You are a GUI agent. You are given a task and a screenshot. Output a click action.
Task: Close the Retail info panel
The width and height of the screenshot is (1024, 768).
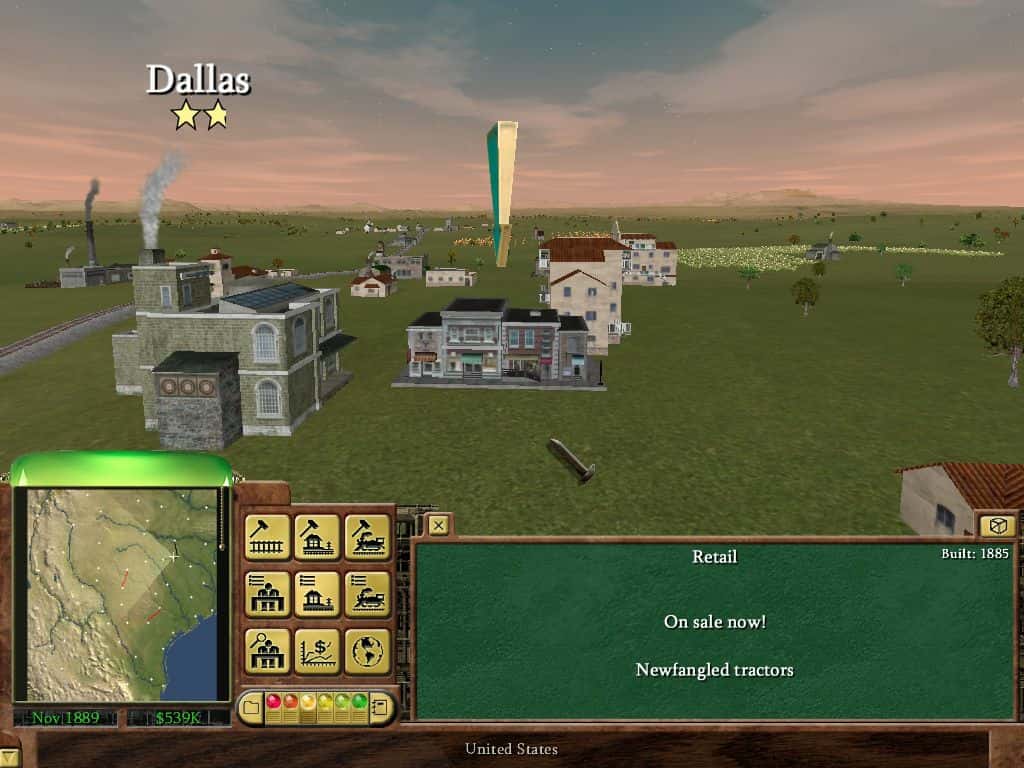click(x=438, y=524)
